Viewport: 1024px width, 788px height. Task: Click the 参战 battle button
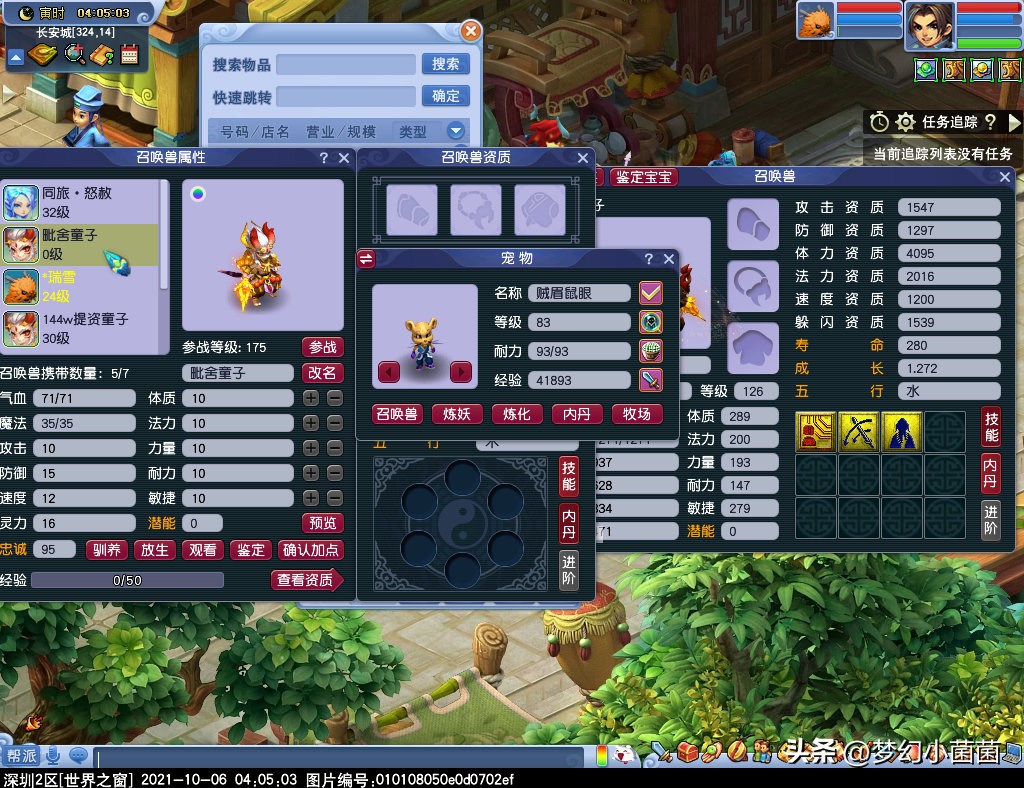click(x=322, y=347)
